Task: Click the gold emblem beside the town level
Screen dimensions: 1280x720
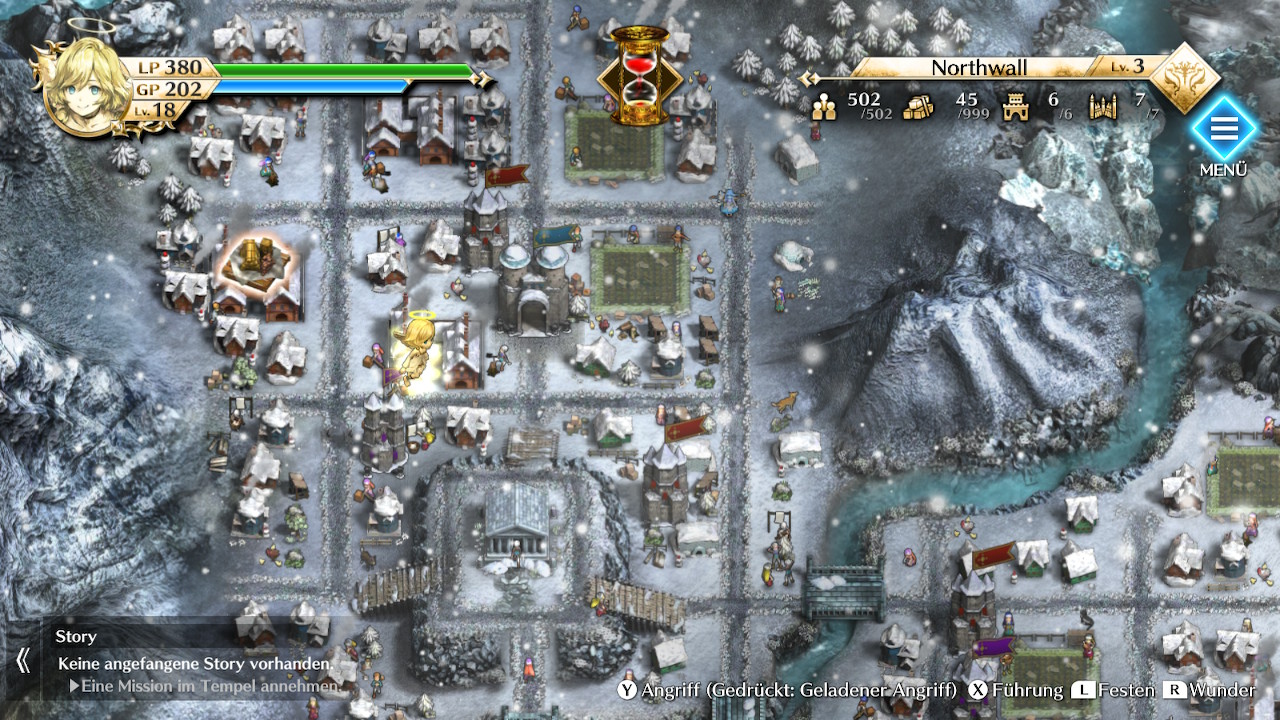Action: coord(1186,77)
